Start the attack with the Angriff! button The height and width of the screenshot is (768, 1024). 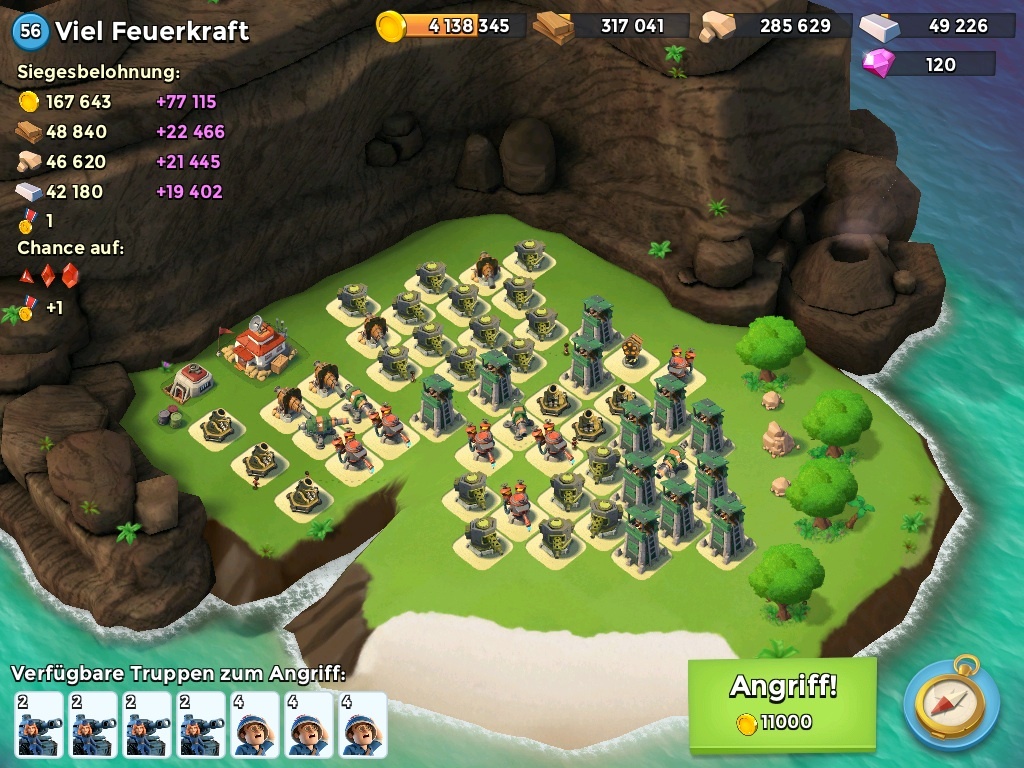[782, 703]
